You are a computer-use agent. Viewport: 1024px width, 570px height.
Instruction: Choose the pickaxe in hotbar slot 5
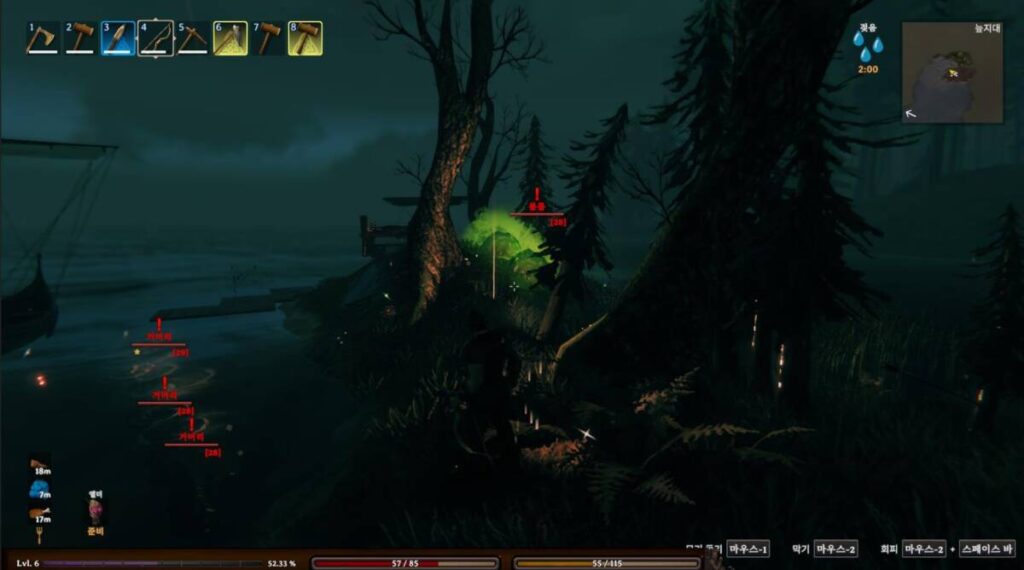[x=192, y=39]
